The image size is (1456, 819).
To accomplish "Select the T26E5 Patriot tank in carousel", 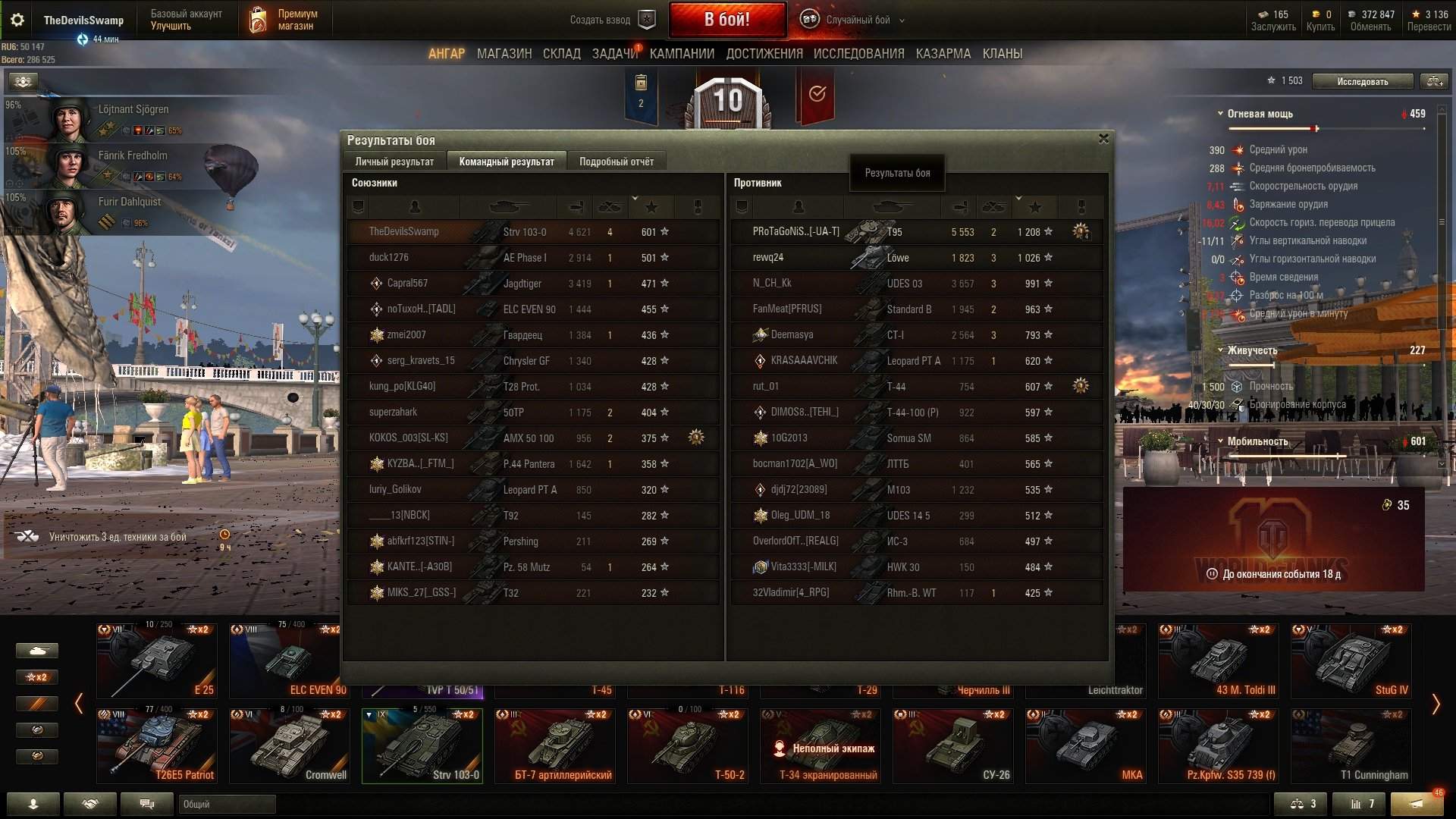I will coord(157,745).
